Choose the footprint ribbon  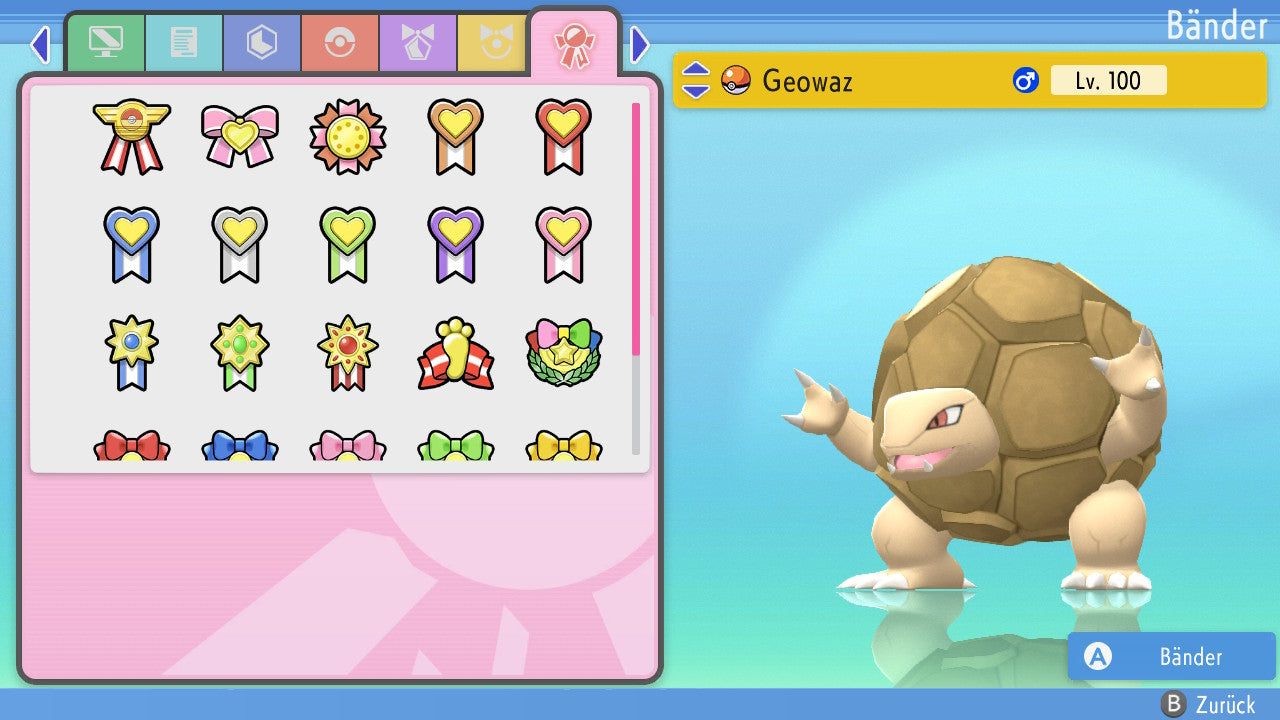pyautogui.click(x=455, y=353)
